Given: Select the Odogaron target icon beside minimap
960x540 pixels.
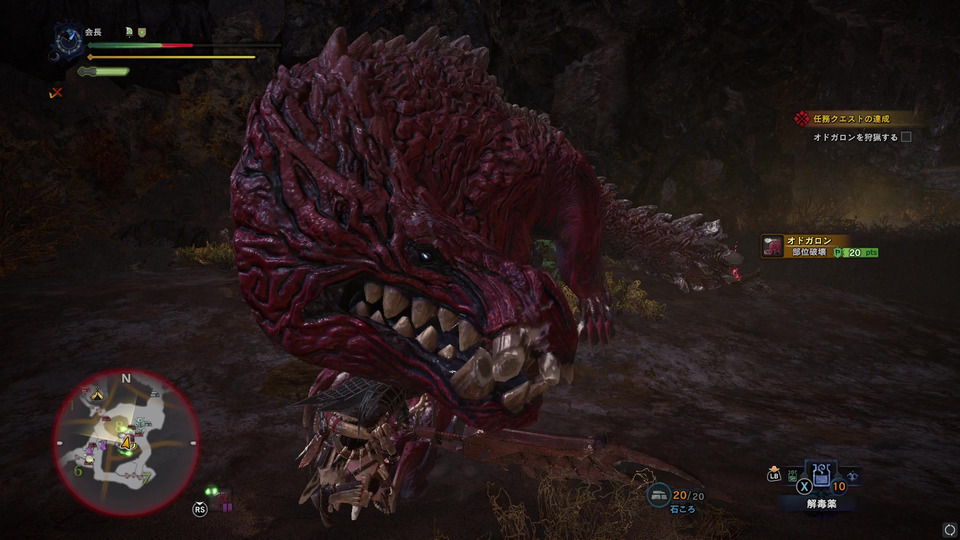Looking at the screenshot, I should [x=222, y=497].
